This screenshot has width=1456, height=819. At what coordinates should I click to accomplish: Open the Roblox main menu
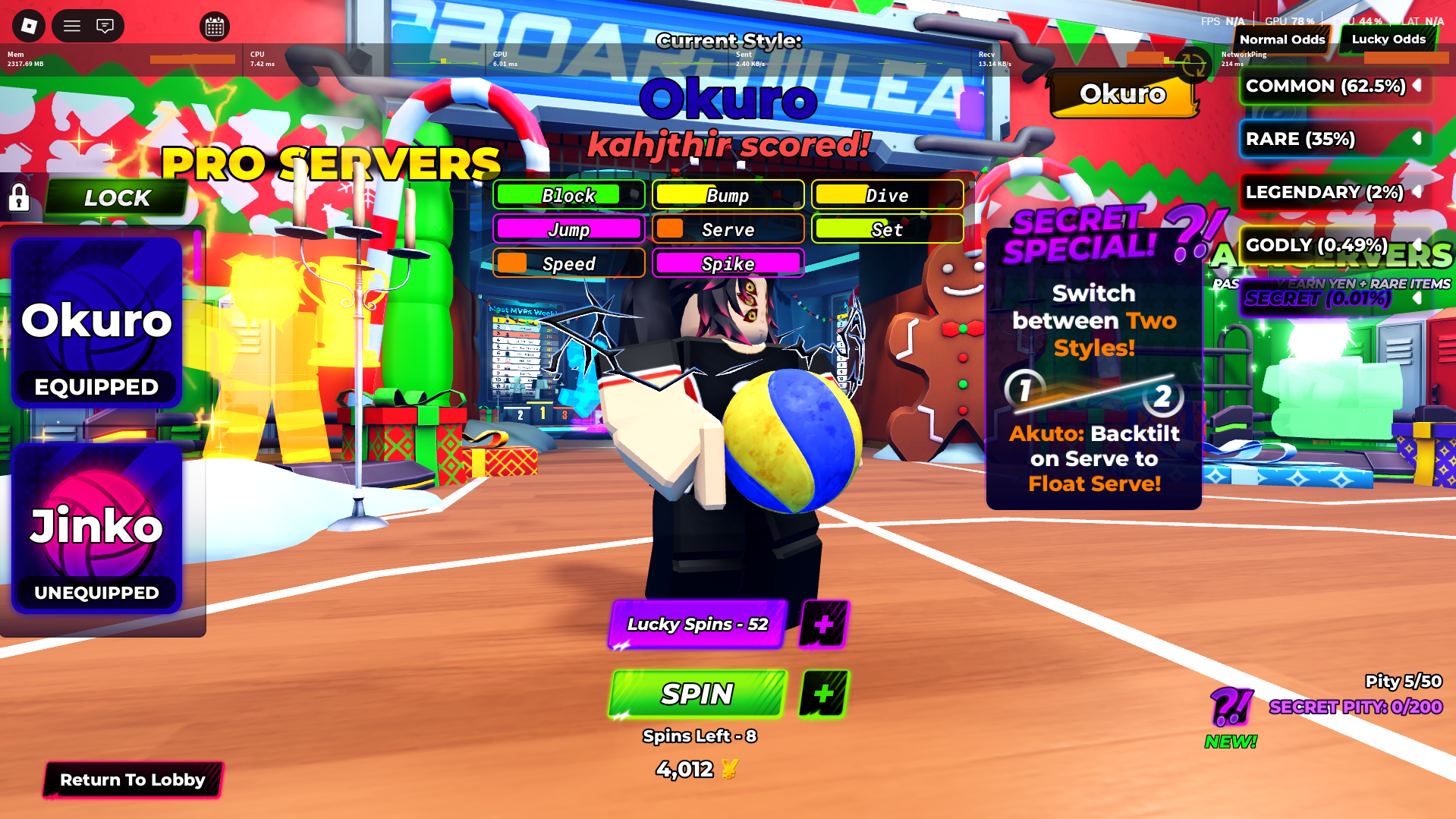point(72,27)
